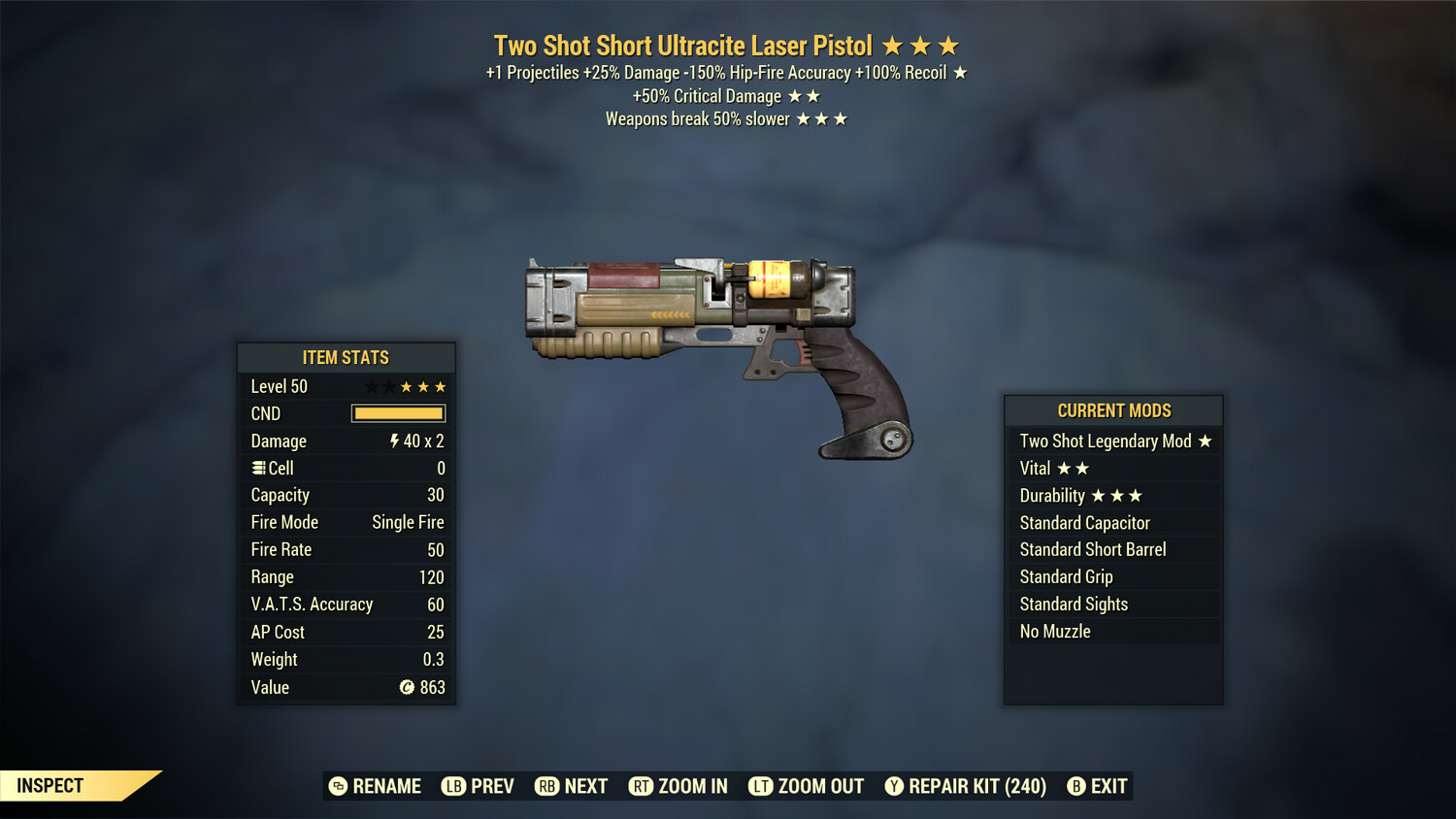Click the Cell ammo icon in Item Stats
1456x819 pixels.
(257, 468)
